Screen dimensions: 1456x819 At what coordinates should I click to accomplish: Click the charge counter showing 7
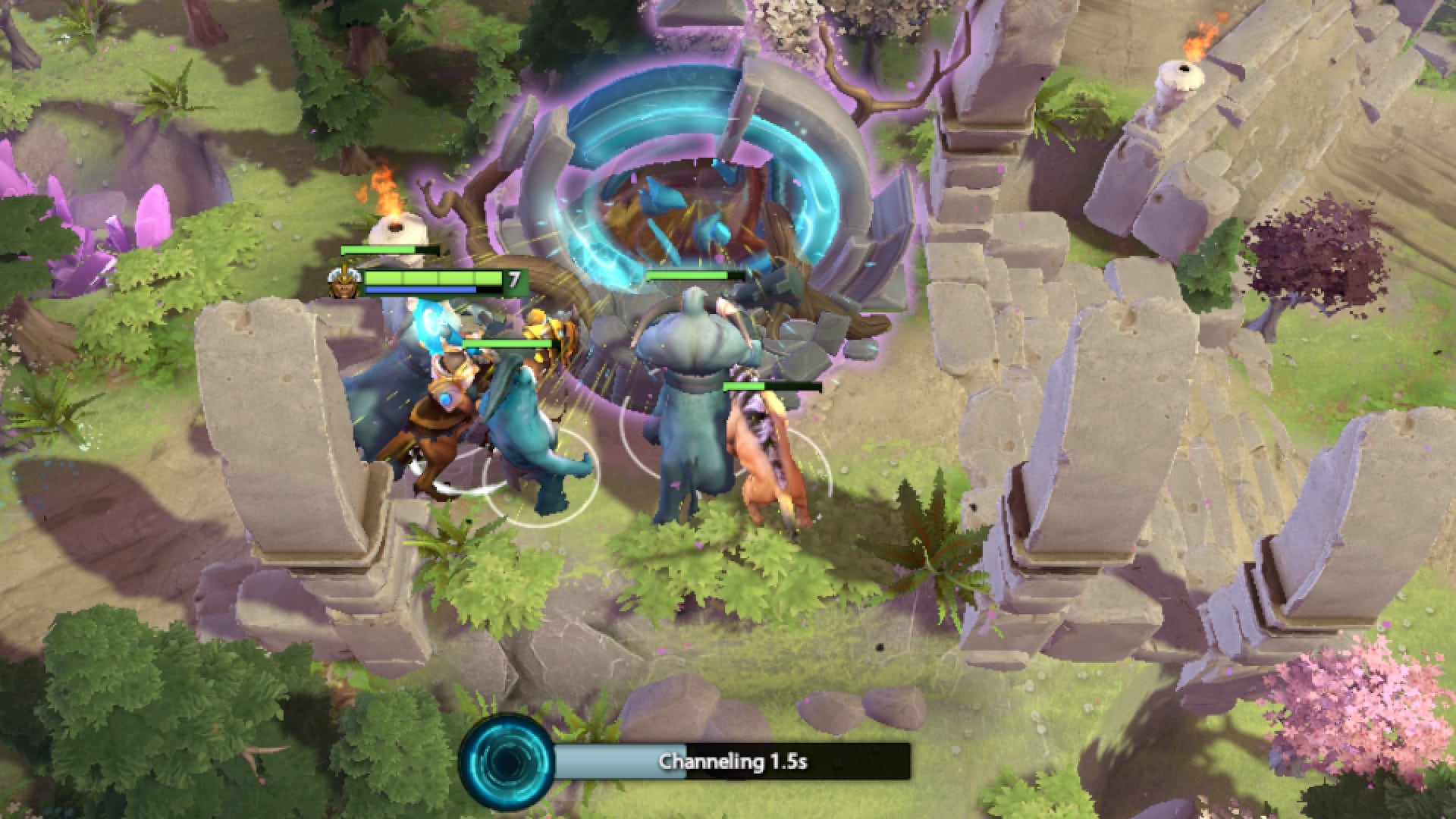click(514, 279)
